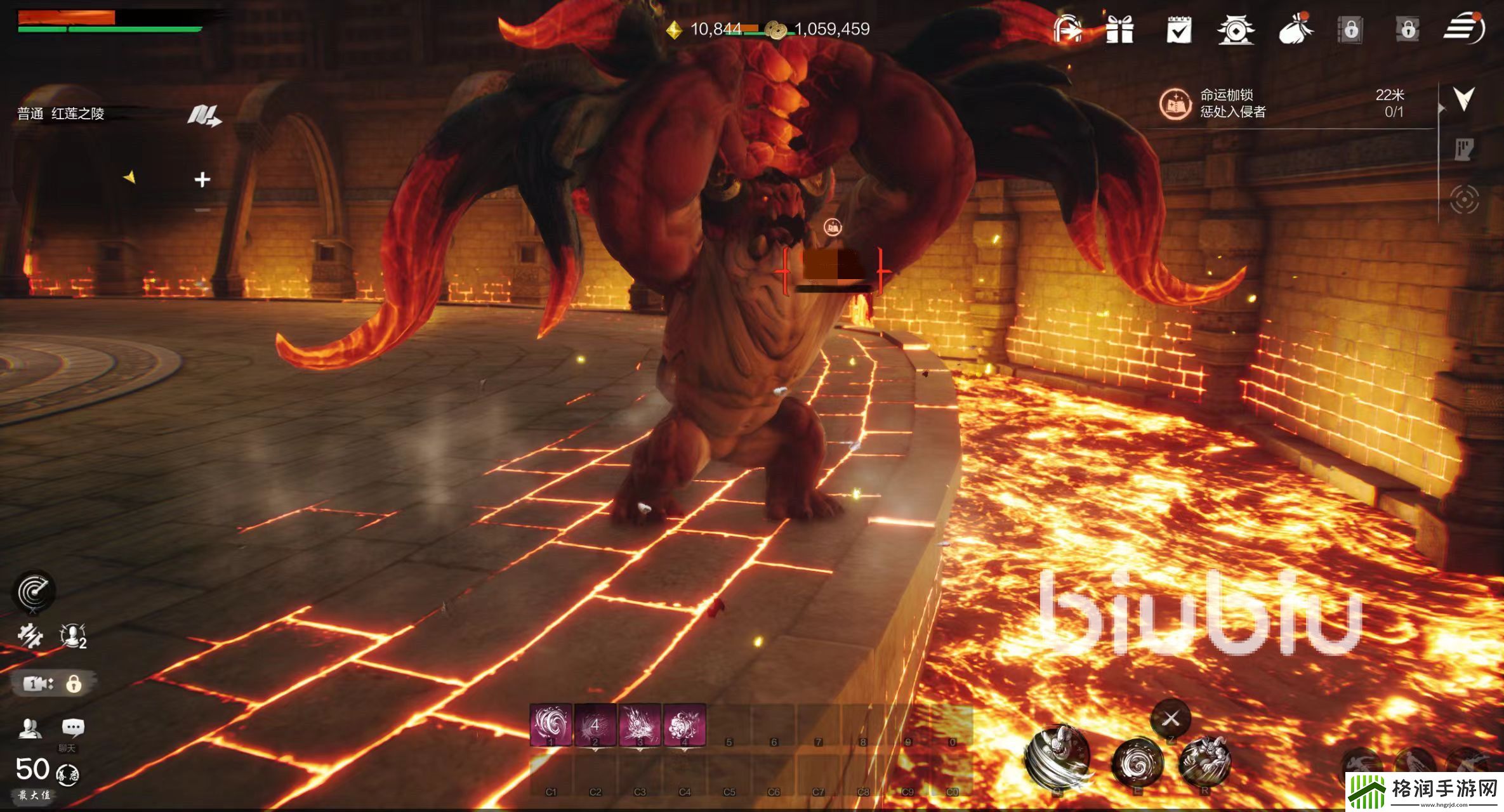Screen dimensions: 1504x812
Task: Use the spinning demon ability at bottom right
Action: [x=1057, y=757]
